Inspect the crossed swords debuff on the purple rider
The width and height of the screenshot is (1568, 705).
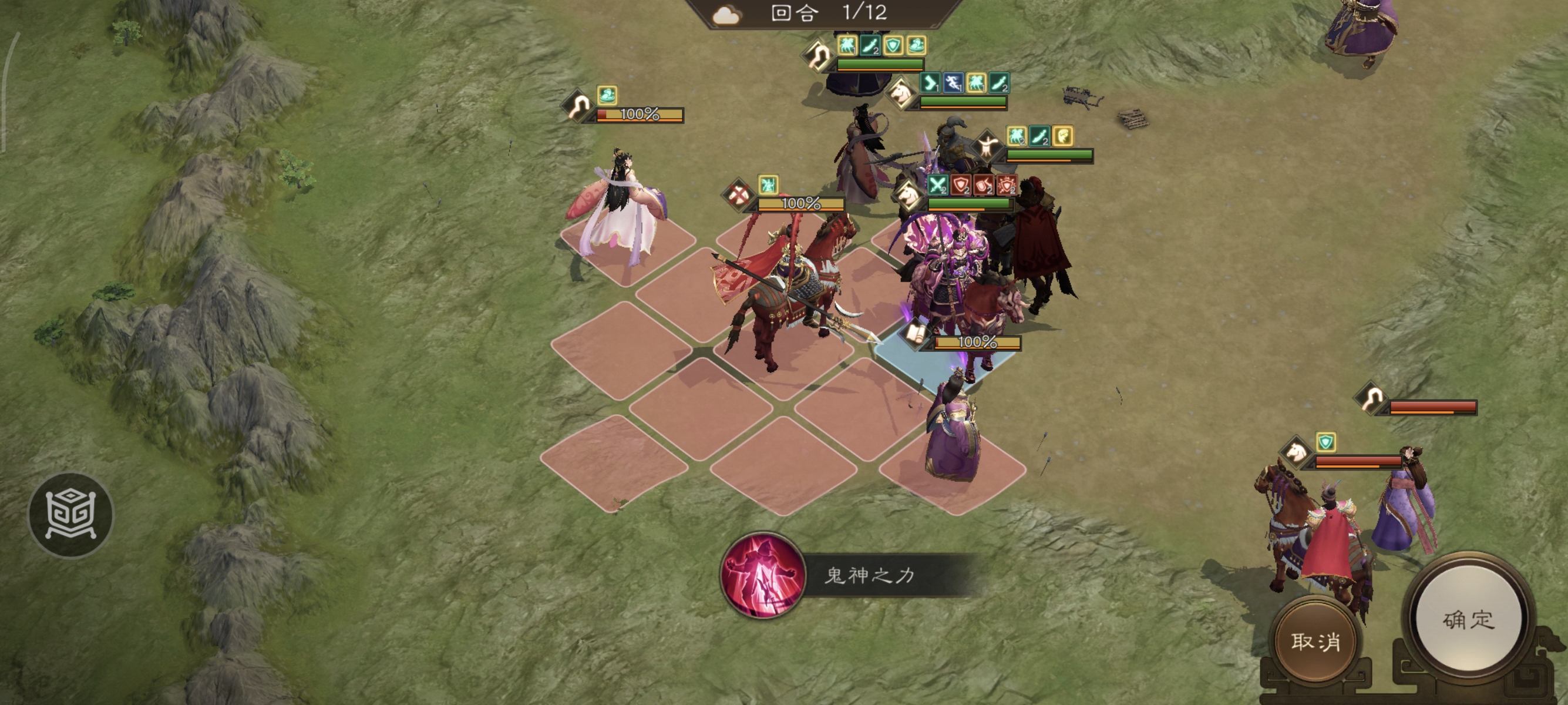tap(938, 186)
